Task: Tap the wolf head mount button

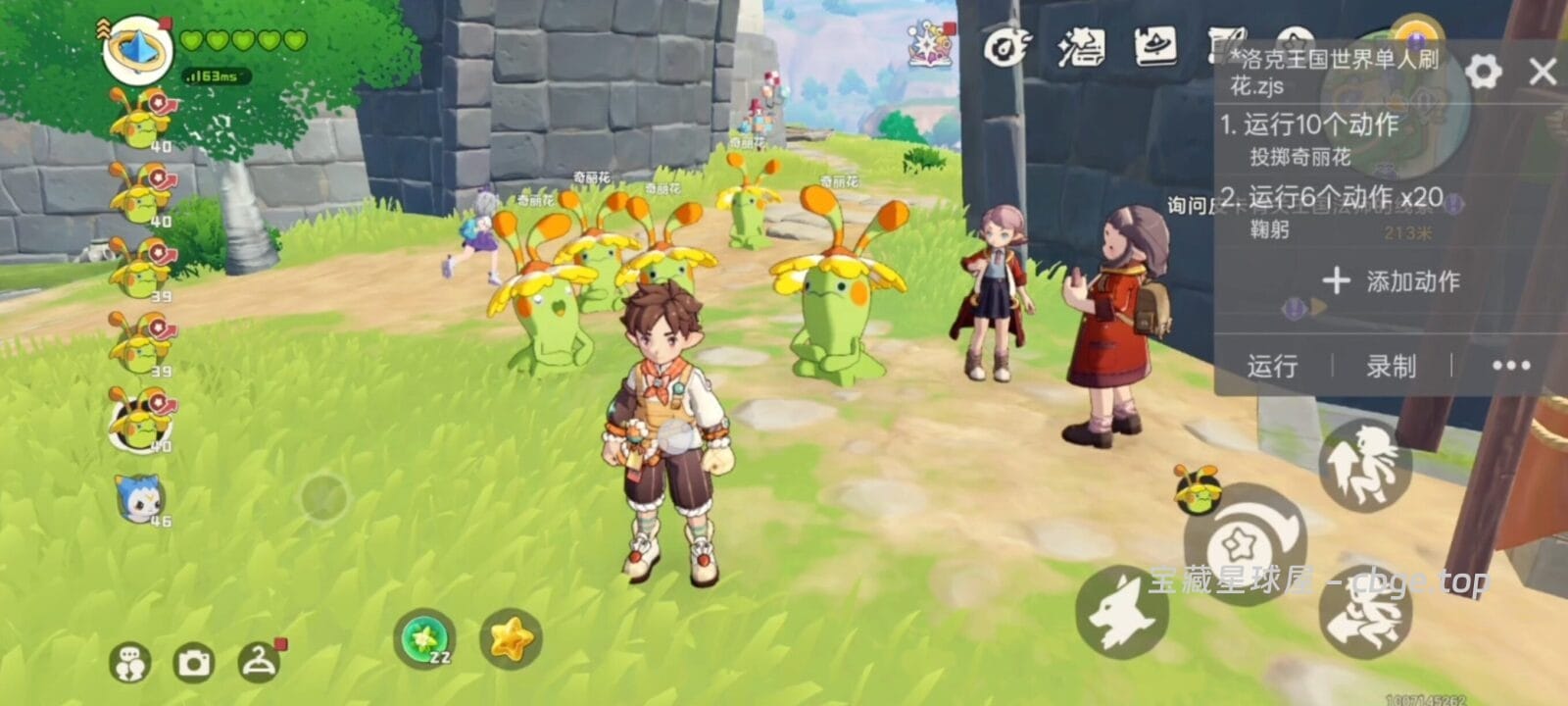Action: (x=1121, y=613)
